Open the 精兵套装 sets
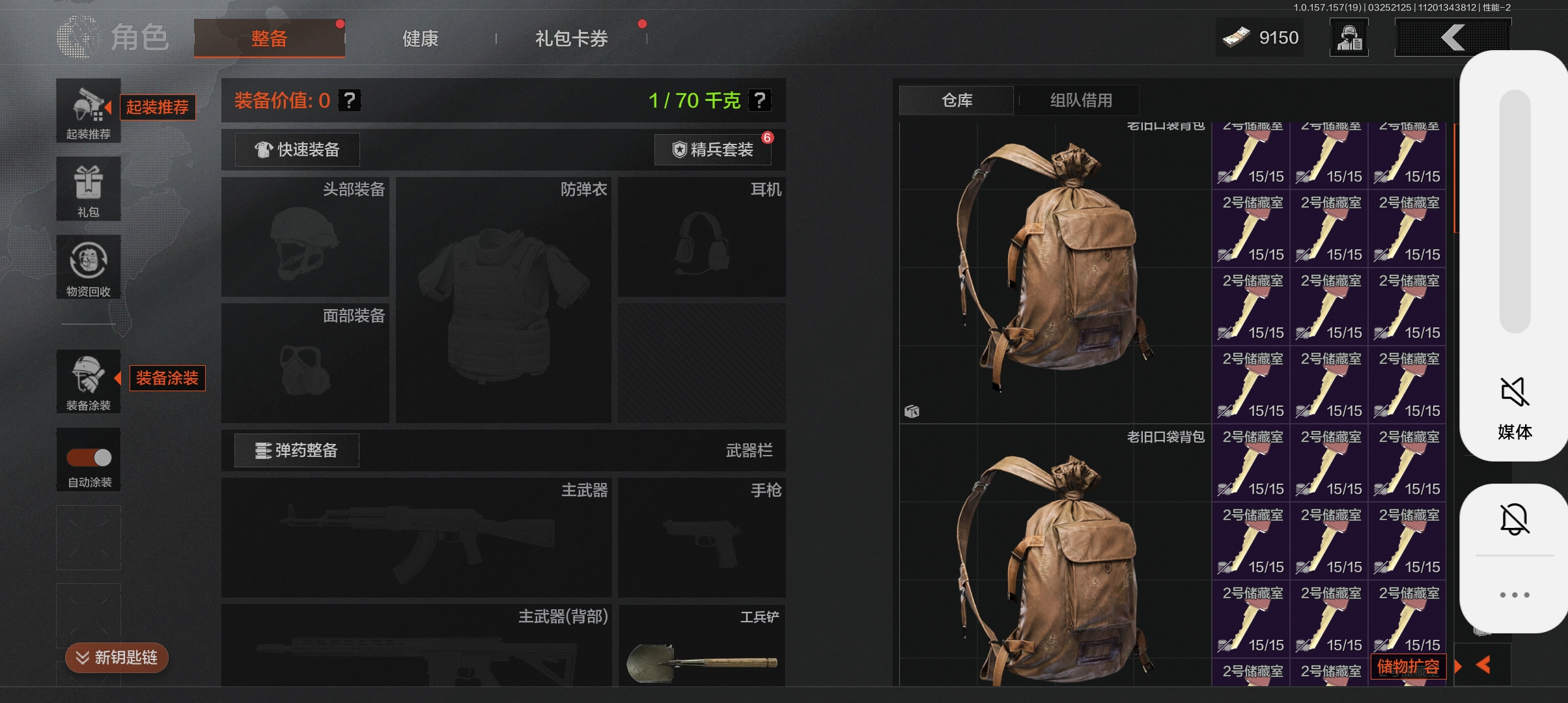Screen dimensions: 1568x703 click(x=713, y=150)
